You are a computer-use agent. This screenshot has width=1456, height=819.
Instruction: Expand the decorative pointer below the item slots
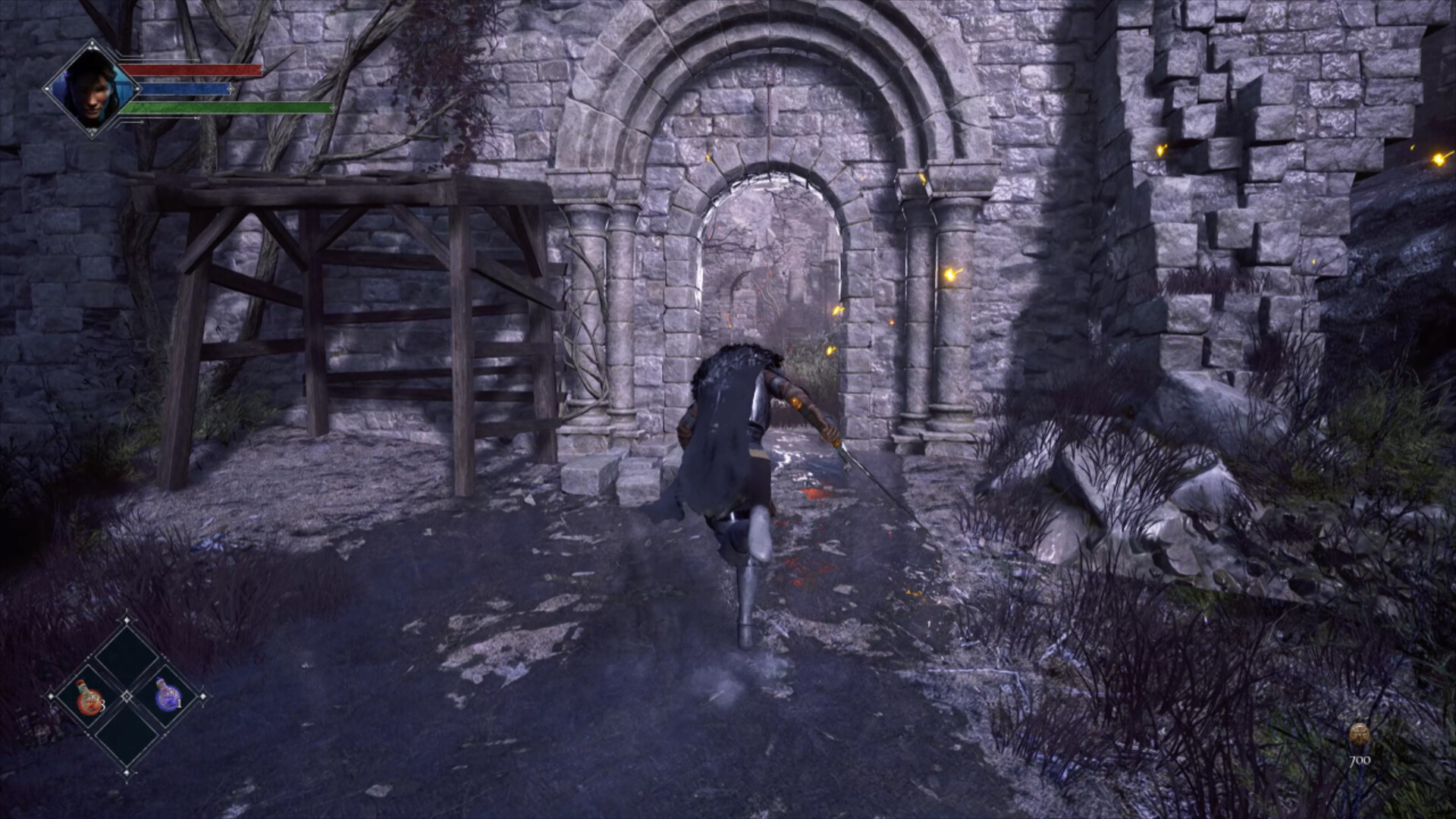127,773
